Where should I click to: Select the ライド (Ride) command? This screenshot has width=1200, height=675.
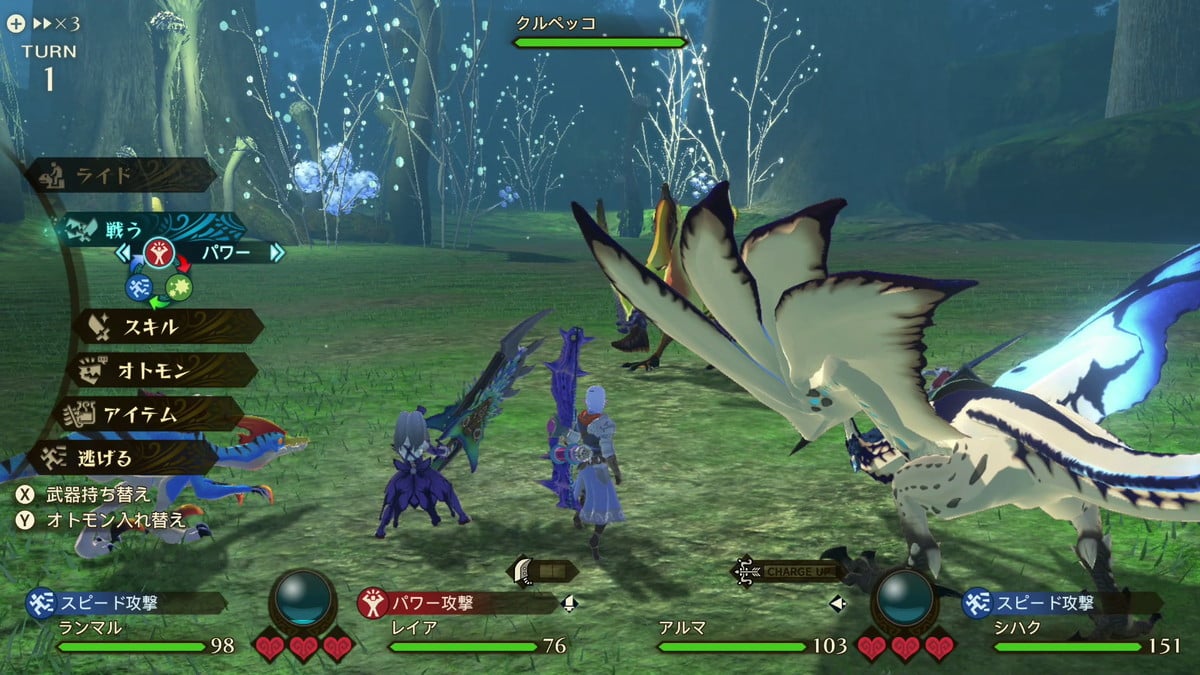click(x=120, y=175)
